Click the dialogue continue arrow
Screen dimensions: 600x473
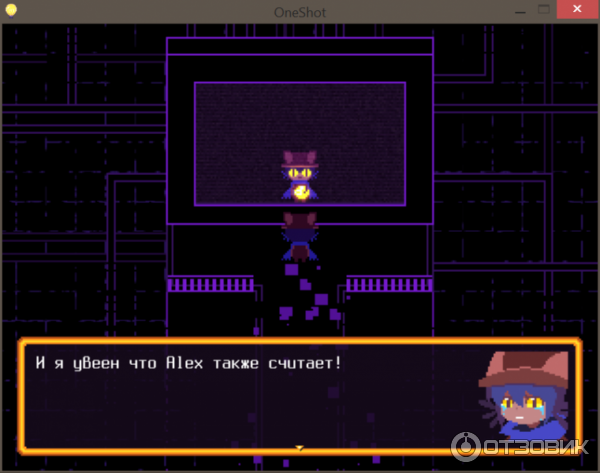click(x=298, y=448)
